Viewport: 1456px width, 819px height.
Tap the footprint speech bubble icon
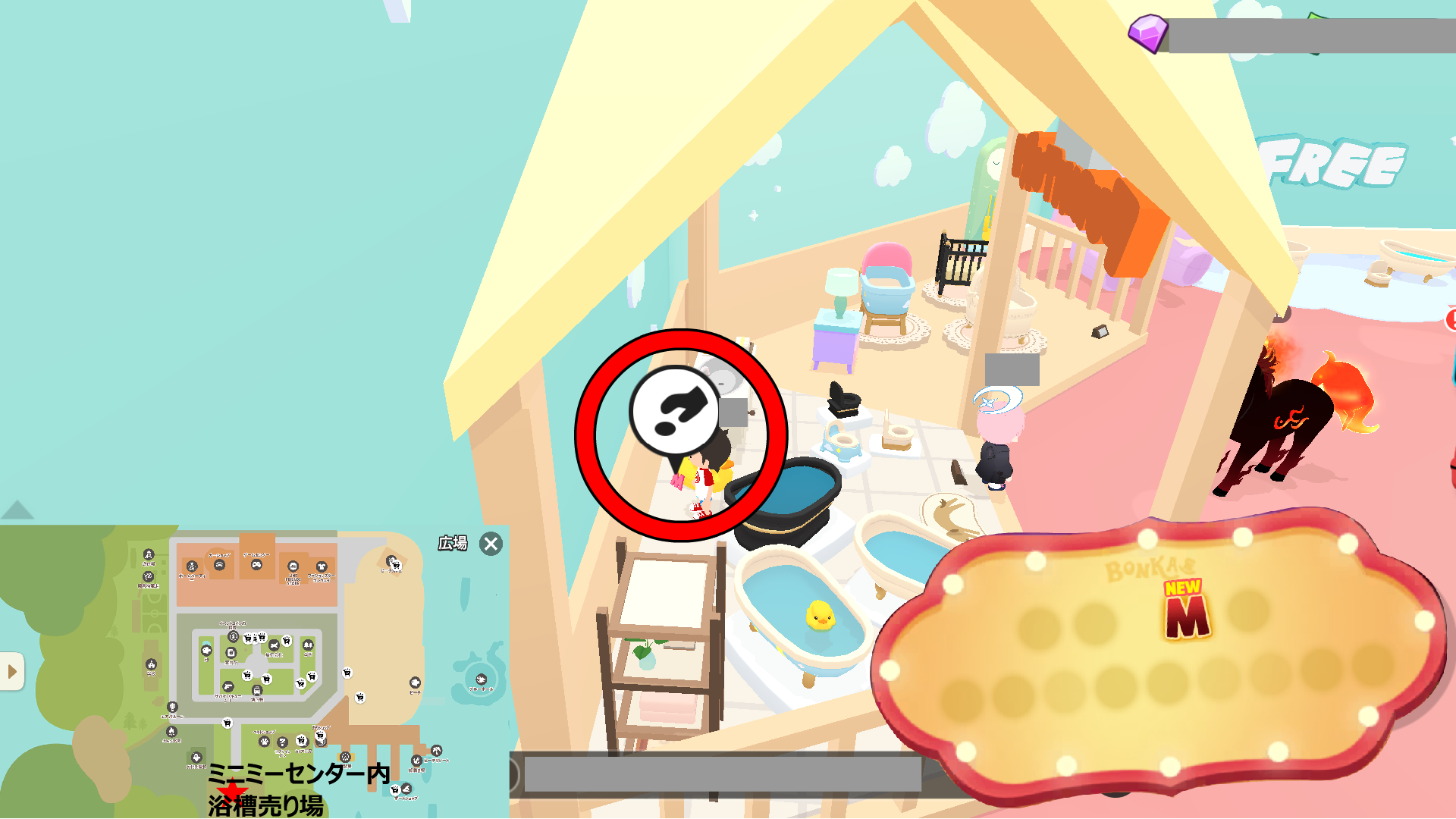(x=673, y=412)
